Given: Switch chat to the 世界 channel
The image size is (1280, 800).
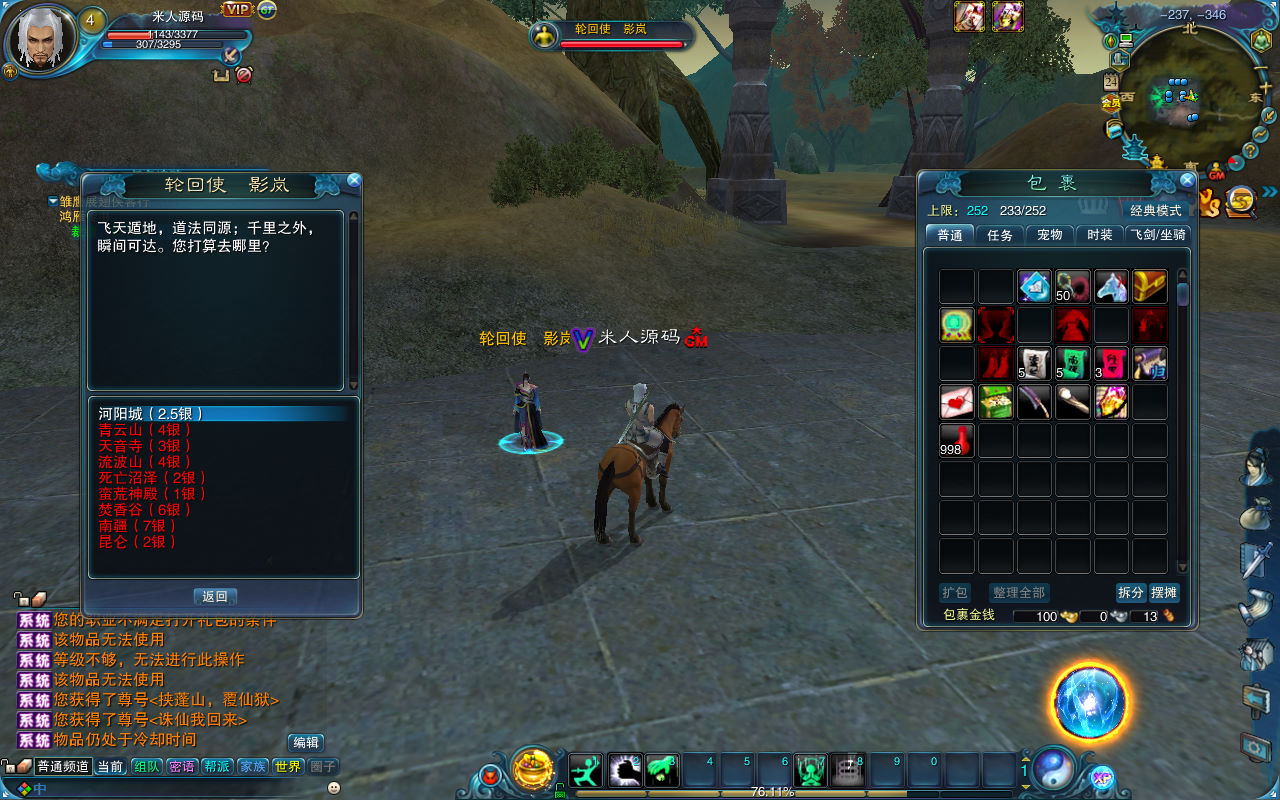Looking at the screenshot, I should click(288, 767).
